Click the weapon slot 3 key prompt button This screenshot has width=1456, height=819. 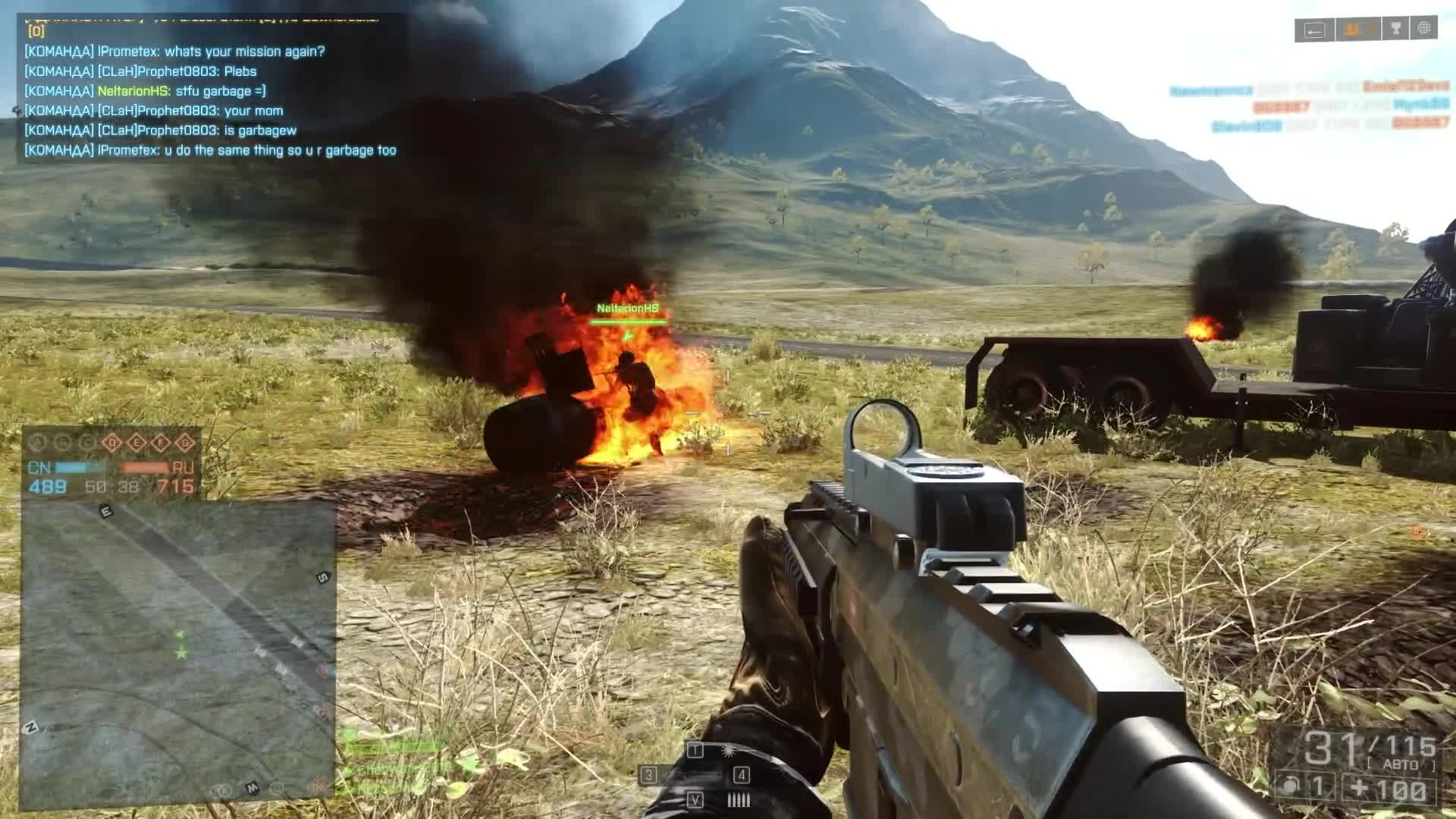pyautogui.click(x=649, y=776)
